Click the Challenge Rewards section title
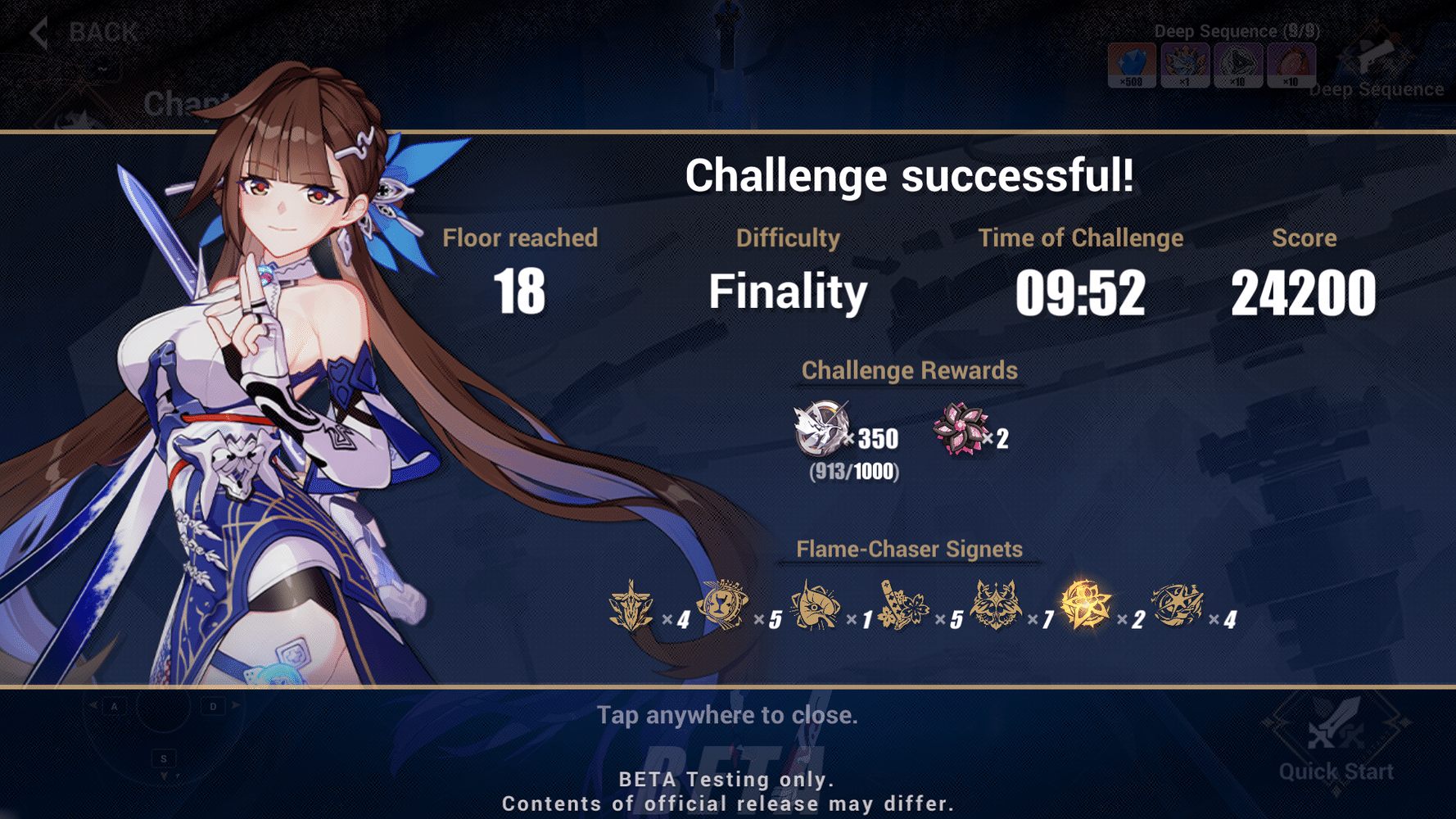The height and width of the screenshot is (819, 1456). 910,370
